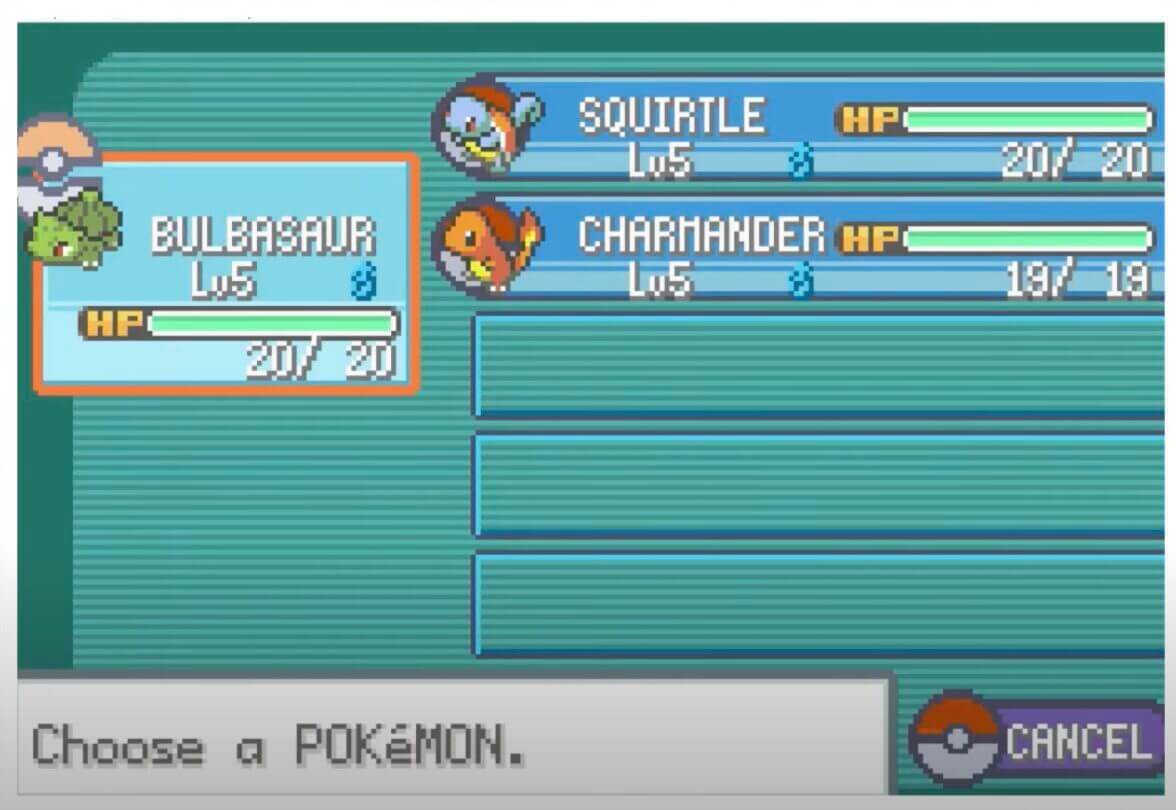Pick Charmander in the party list
The image size is (1176, 810).
point(800,249)
